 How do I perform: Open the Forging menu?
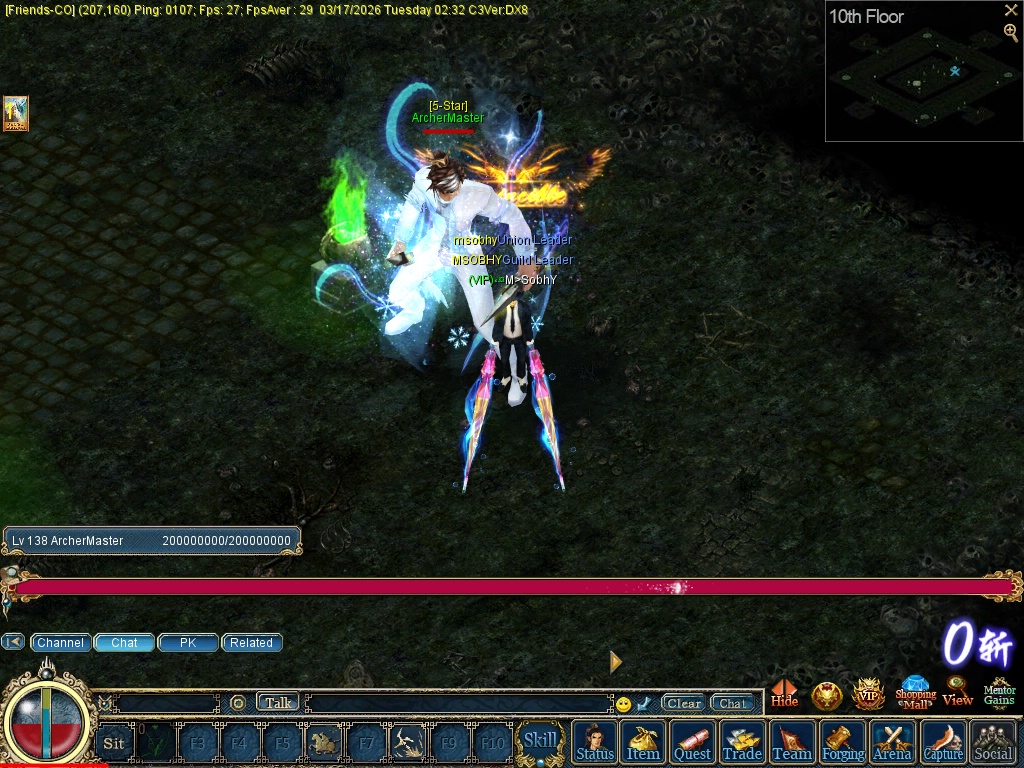point(843,742)
